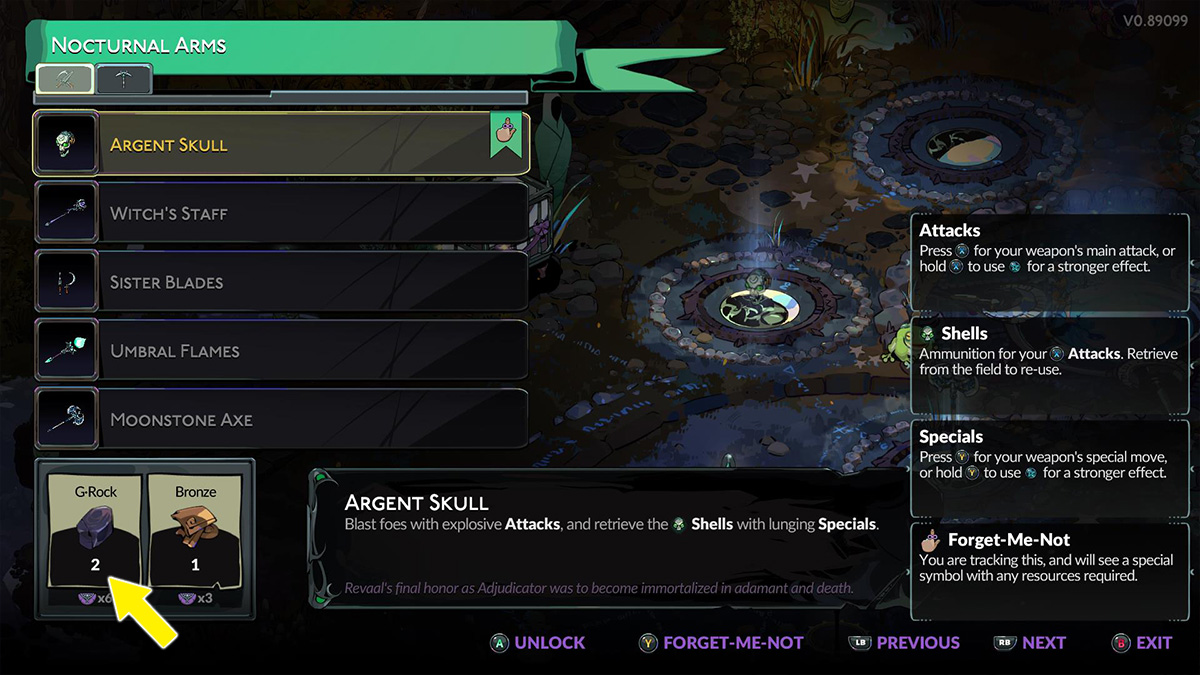Select the Sister Blades row
Screen dimensions: 1200x675
click(x=280, y=282)
